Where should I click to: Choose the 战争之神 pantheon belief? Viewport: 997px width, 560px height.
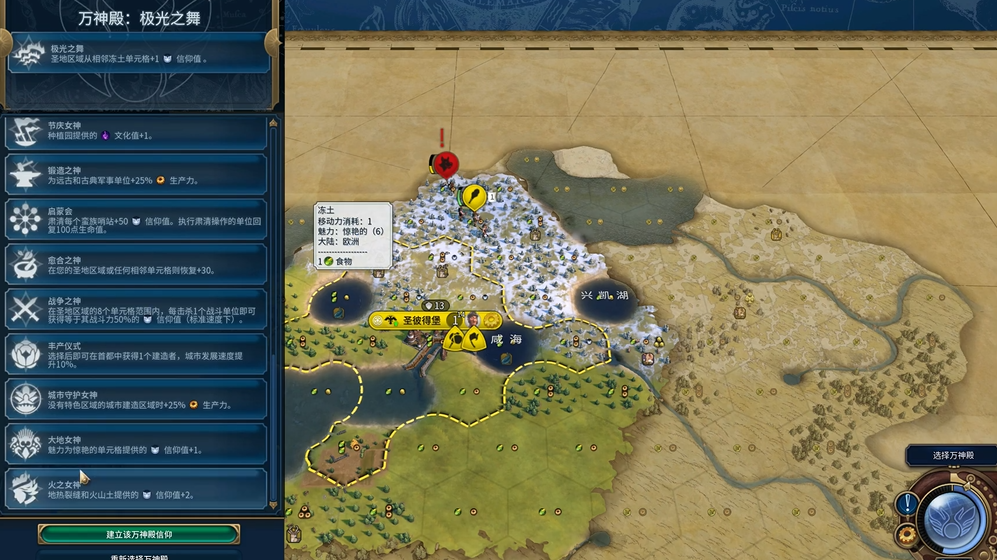(x=137, y=309)
